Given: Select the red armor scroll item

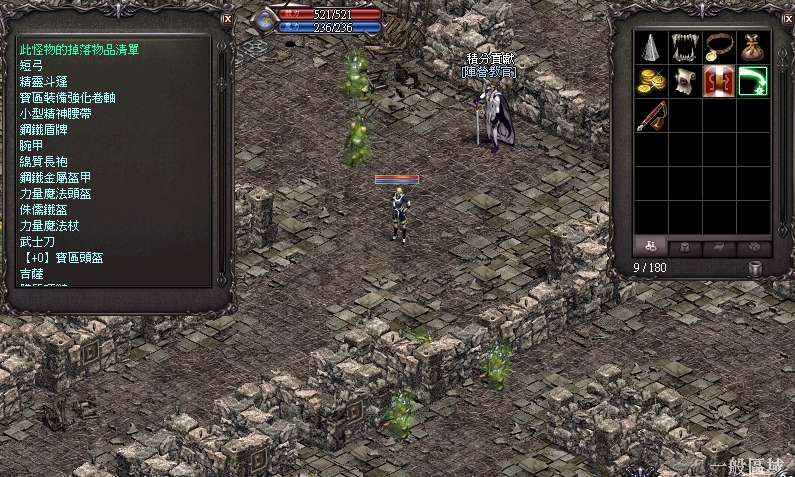Looking at the screenshot, I should tap(720, 81).
